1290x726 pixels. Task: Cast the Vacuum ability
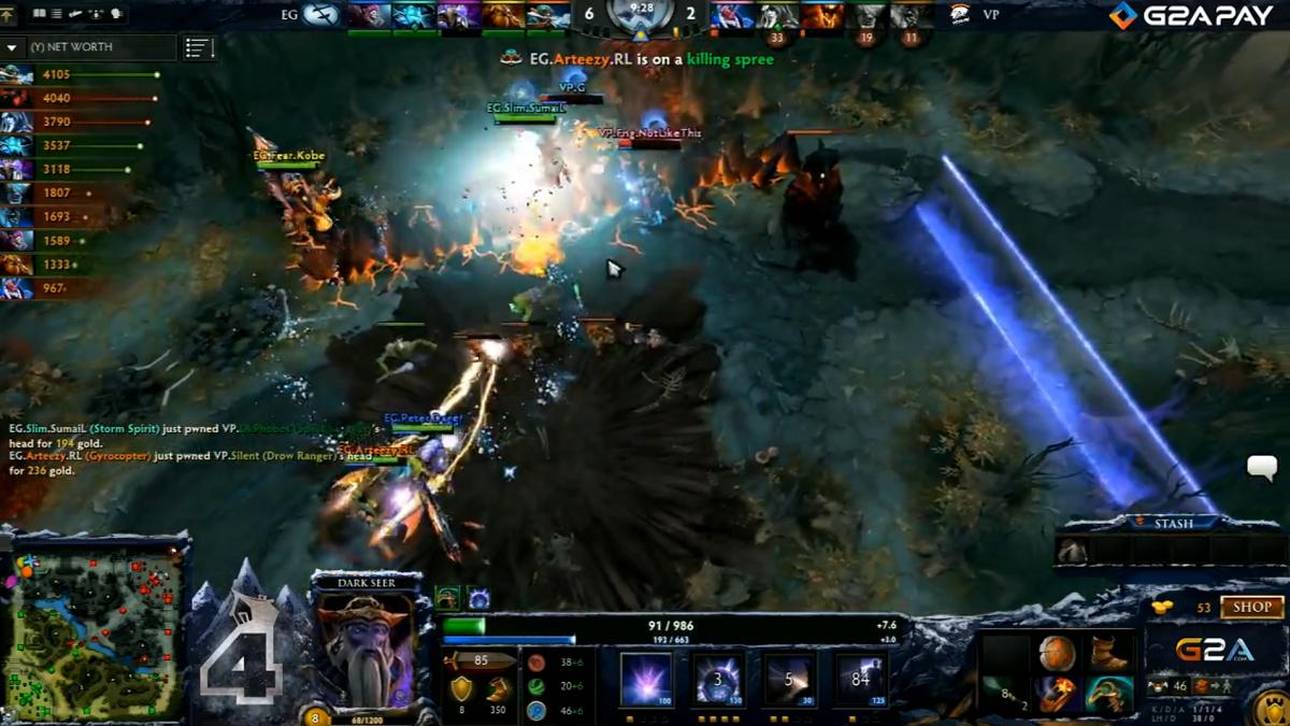pos(646,680)
